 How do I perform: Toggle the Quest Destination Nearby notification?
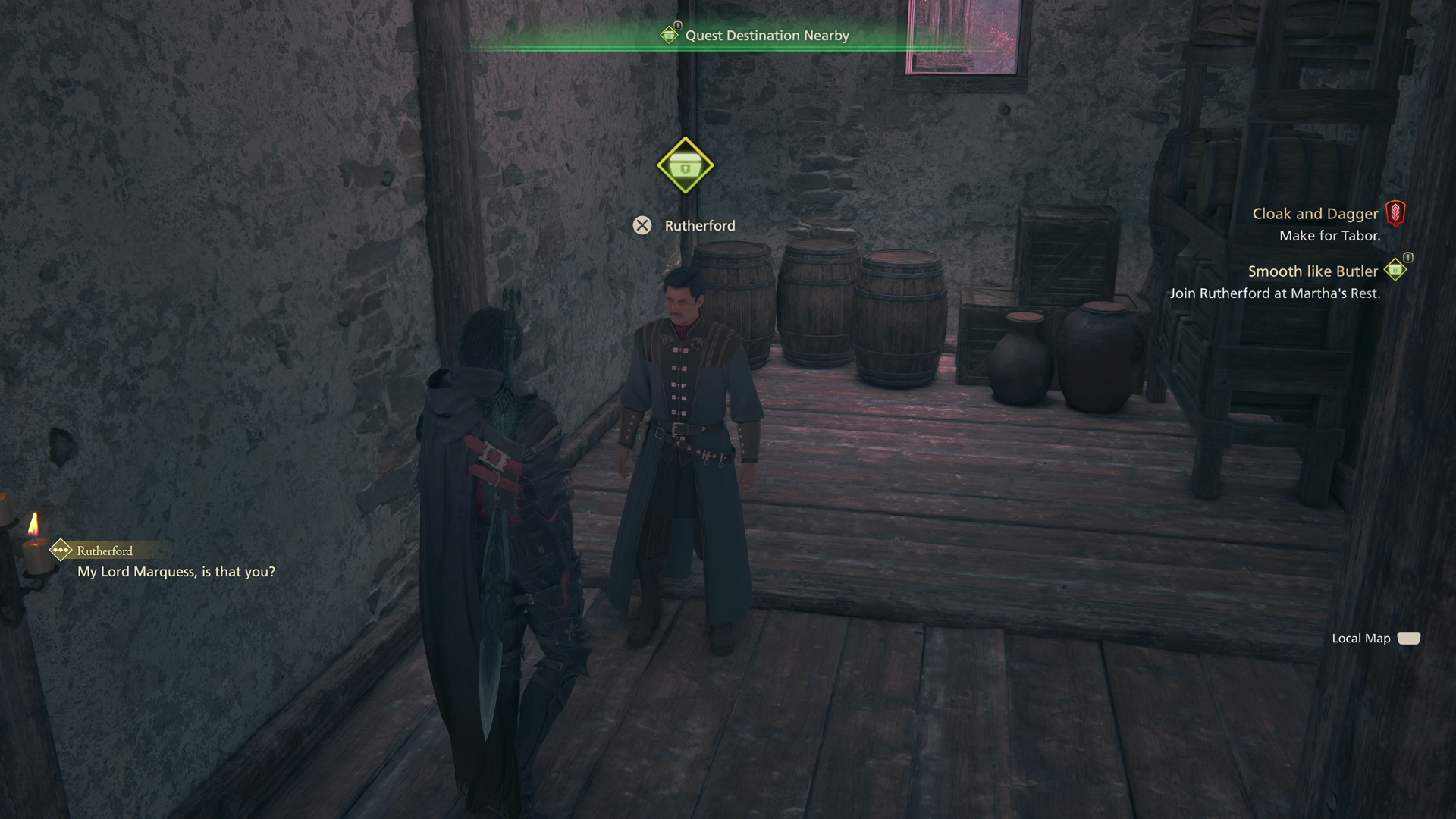pos(767,35)
